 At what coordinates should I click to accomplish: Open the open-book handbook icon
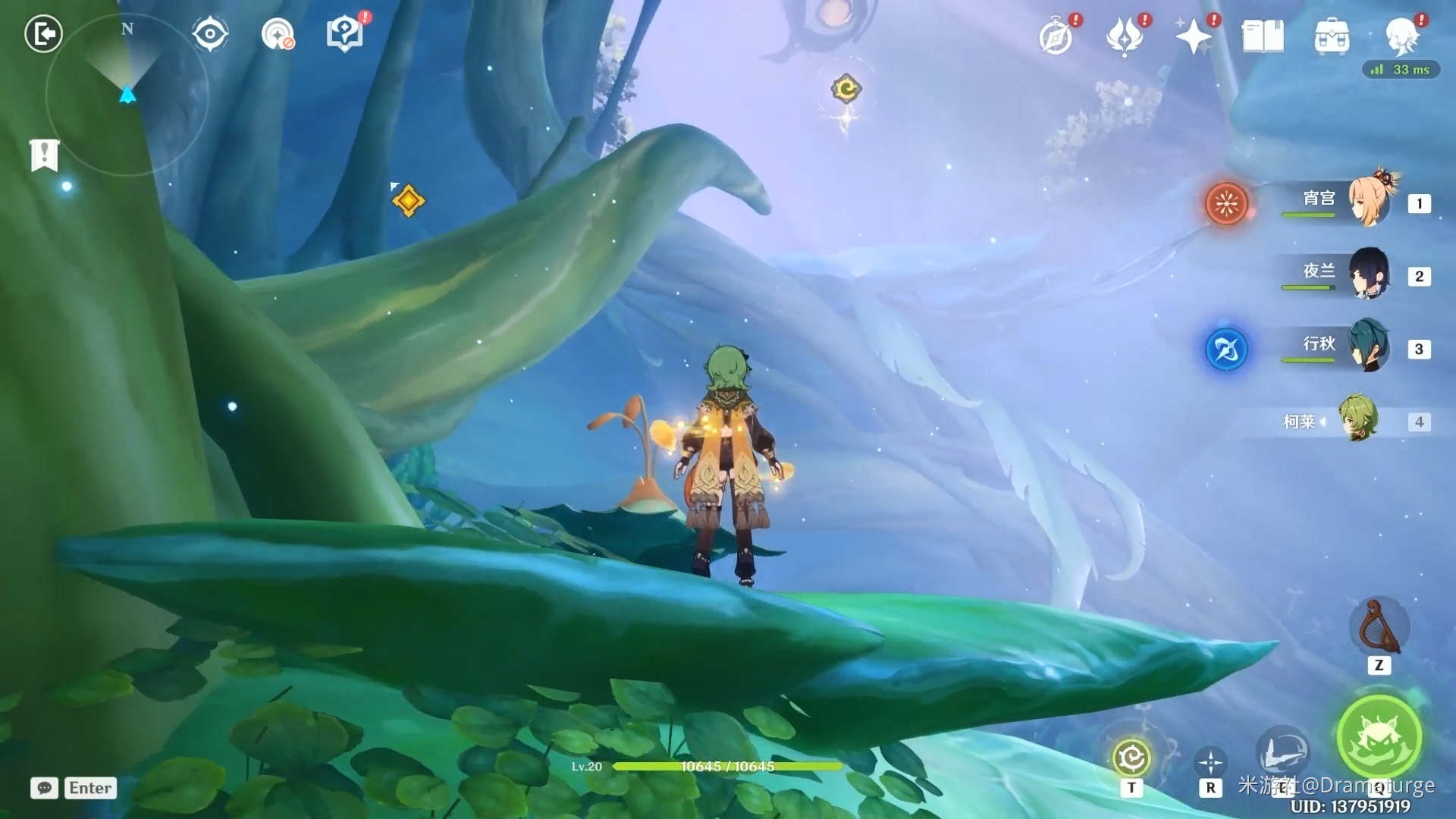tap(1263, 36)
